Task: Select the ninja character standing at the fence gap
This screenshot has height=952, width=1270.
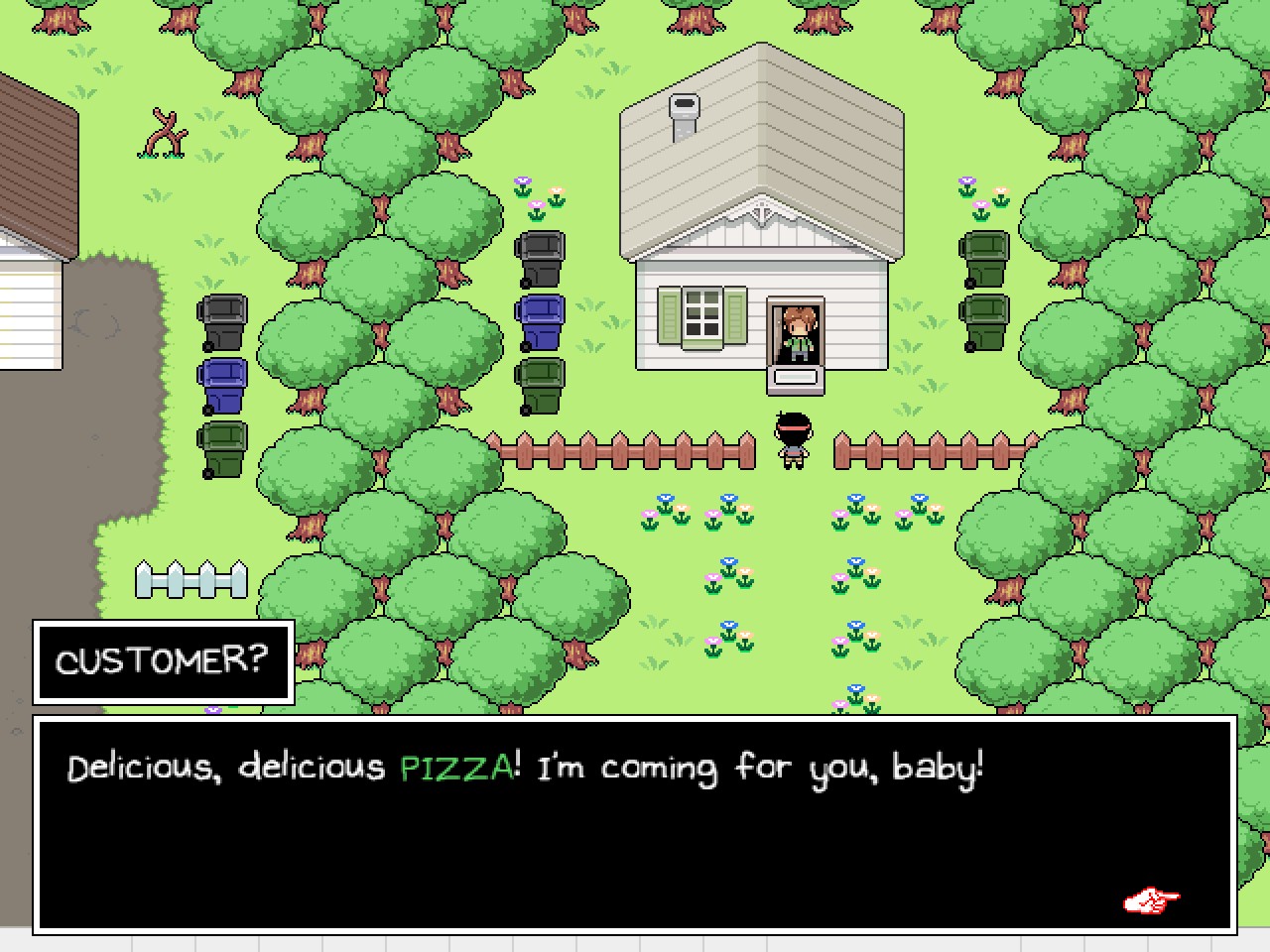Action: [x=794, y=441]
